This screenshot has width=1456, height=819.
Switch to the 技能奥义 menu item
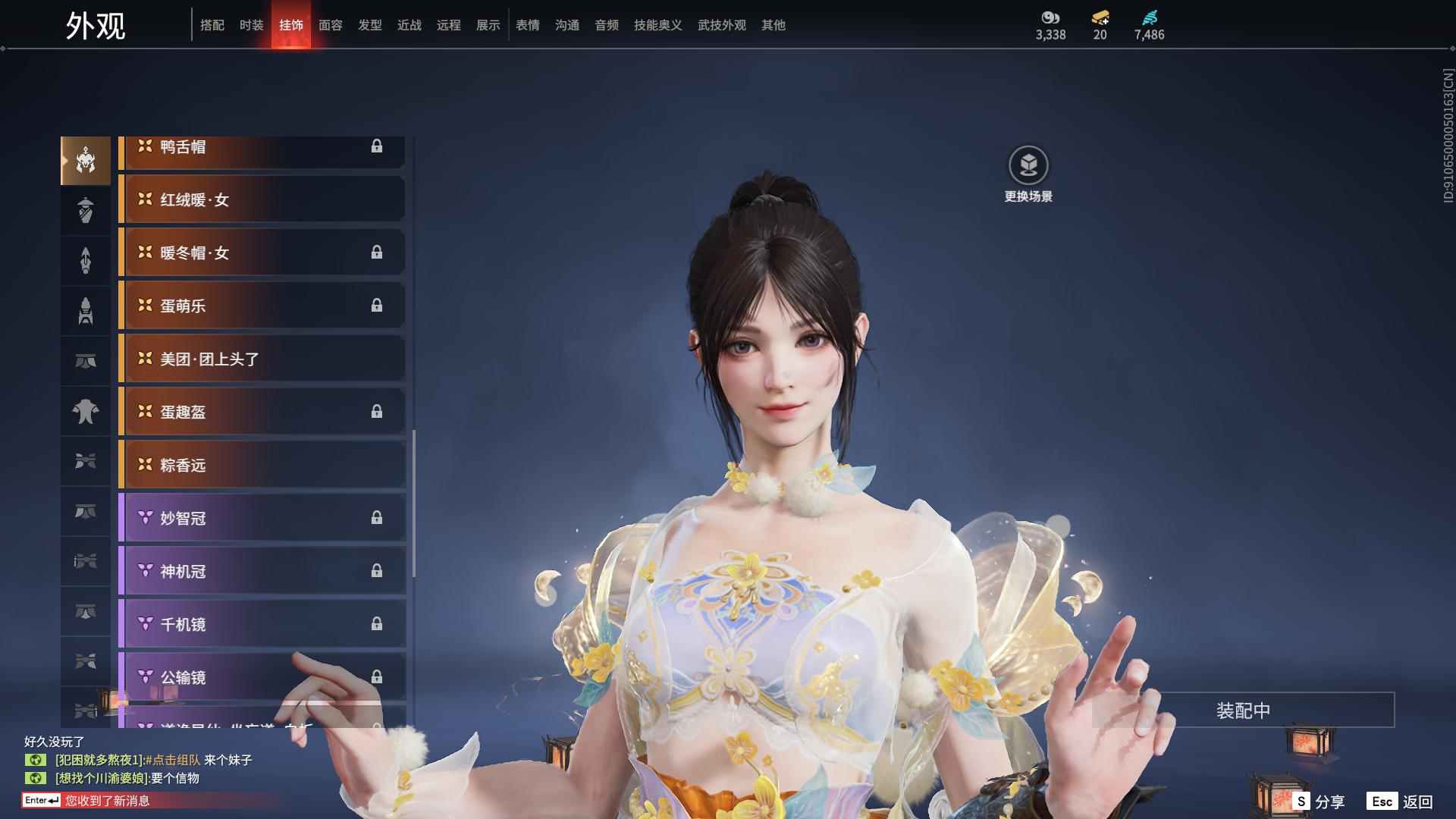pos(656,24)
